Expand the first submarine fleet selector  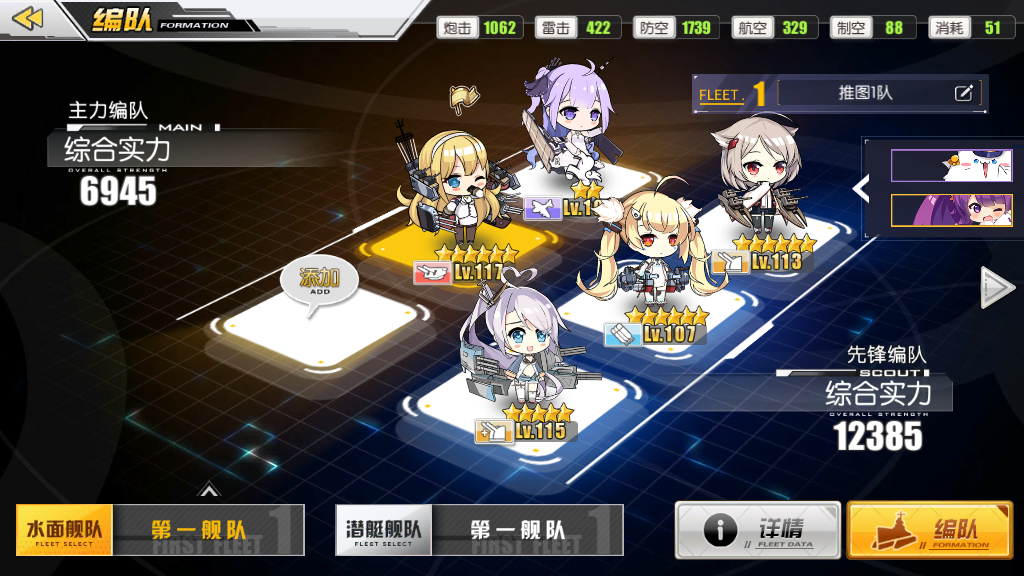(527, 529)
